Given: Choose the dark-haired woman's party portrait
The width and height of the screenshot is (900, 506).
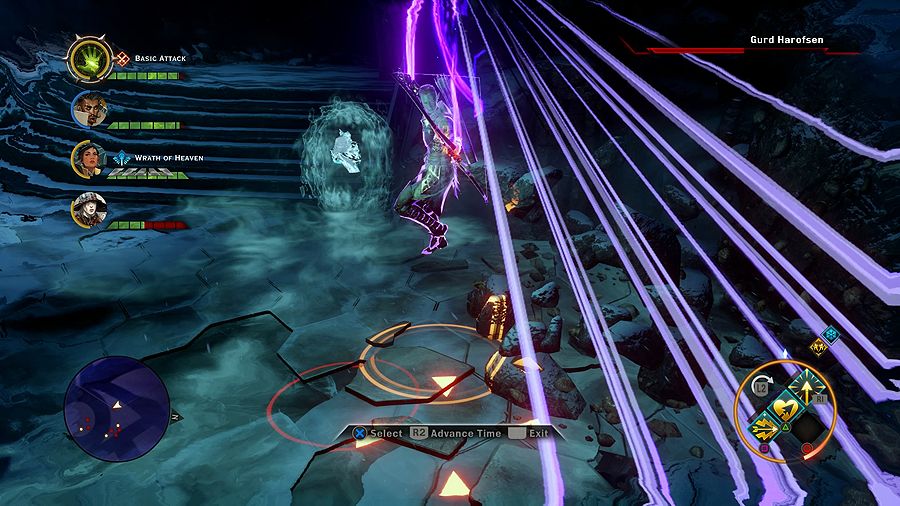Looking at the screenshot, I should [87, 158].
